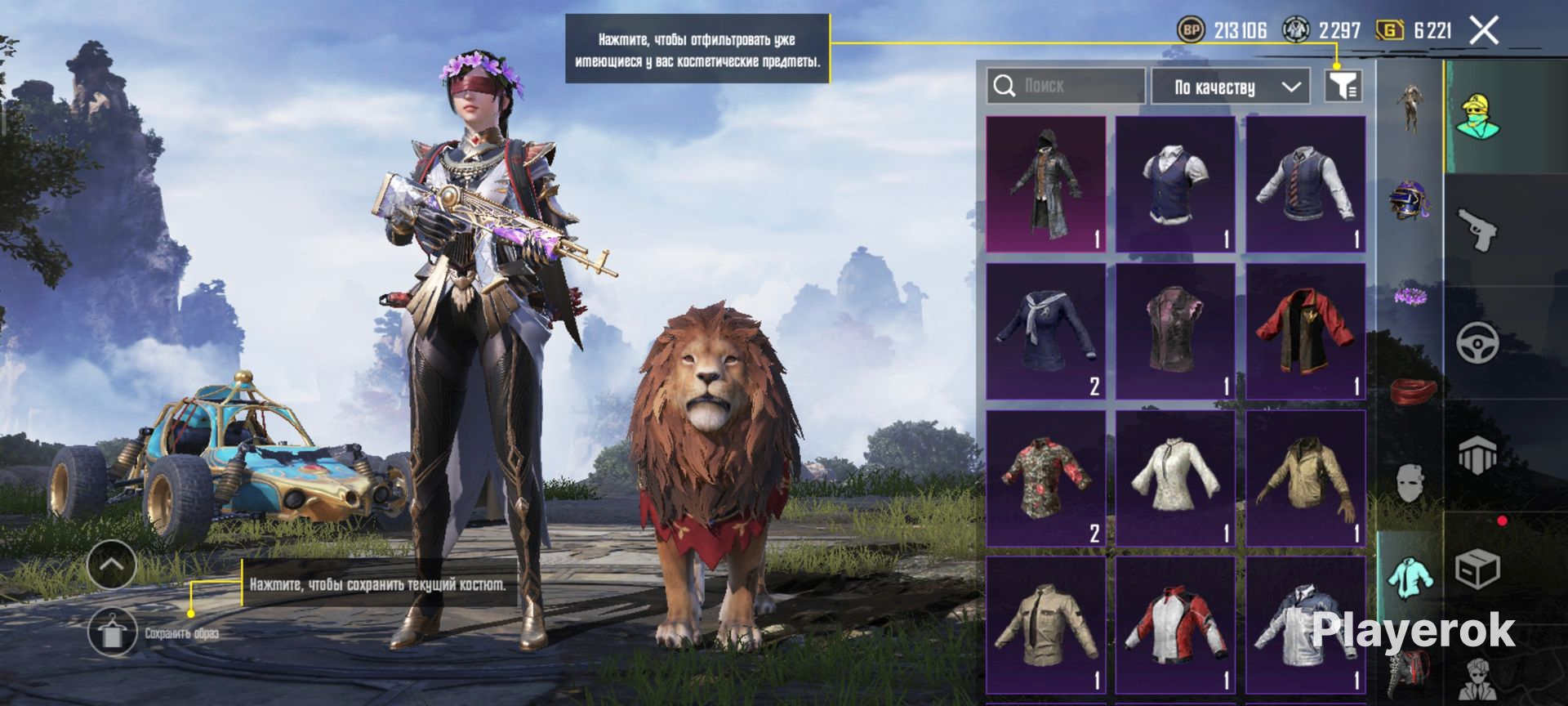Close the inventory with the X button
This screenshot has height=706, width=1568.
point(1483,31)
